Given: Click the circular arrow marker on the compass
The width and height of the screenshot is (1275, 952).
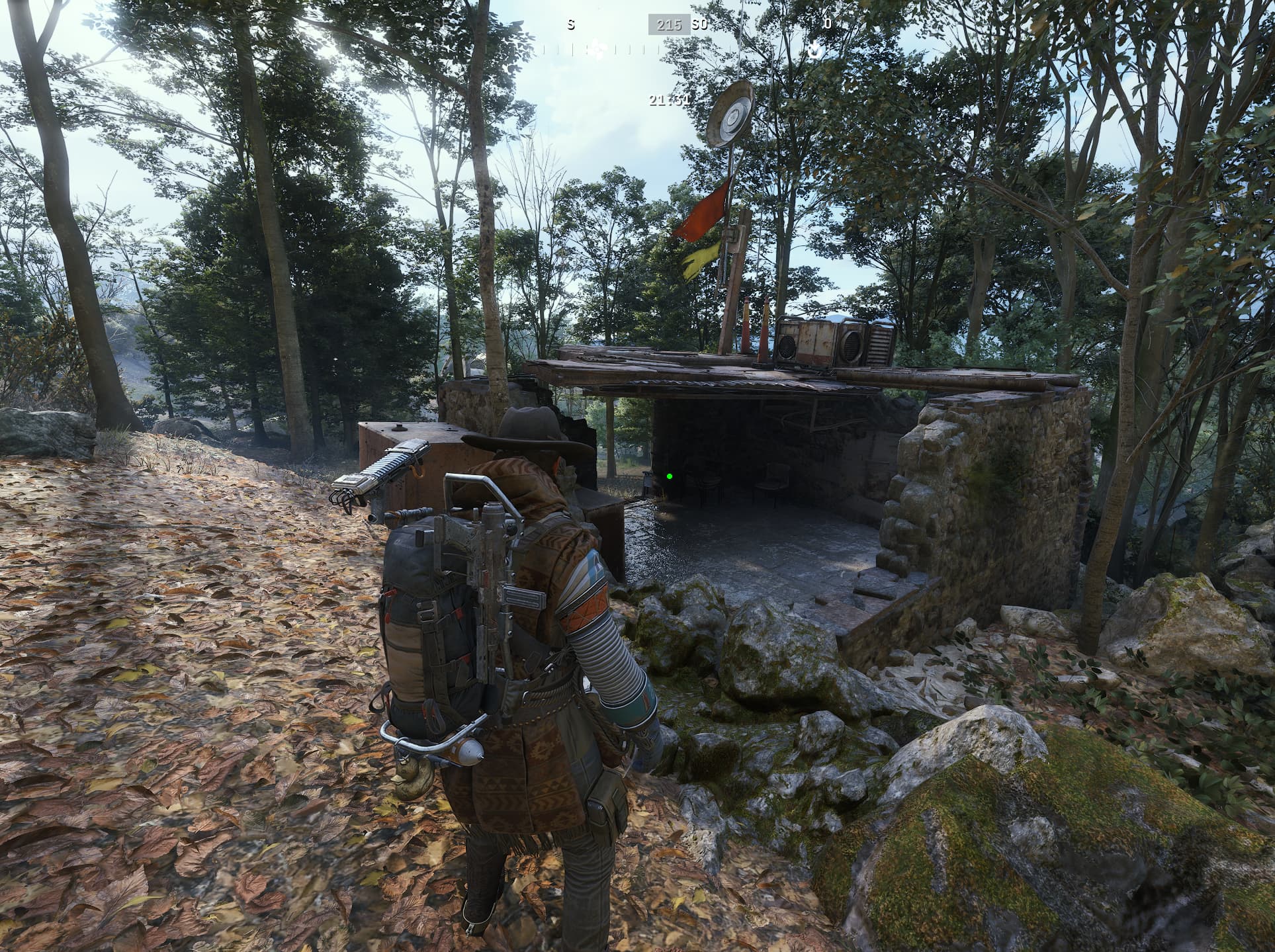Looking at the screenshot, I should pos(816,50).
